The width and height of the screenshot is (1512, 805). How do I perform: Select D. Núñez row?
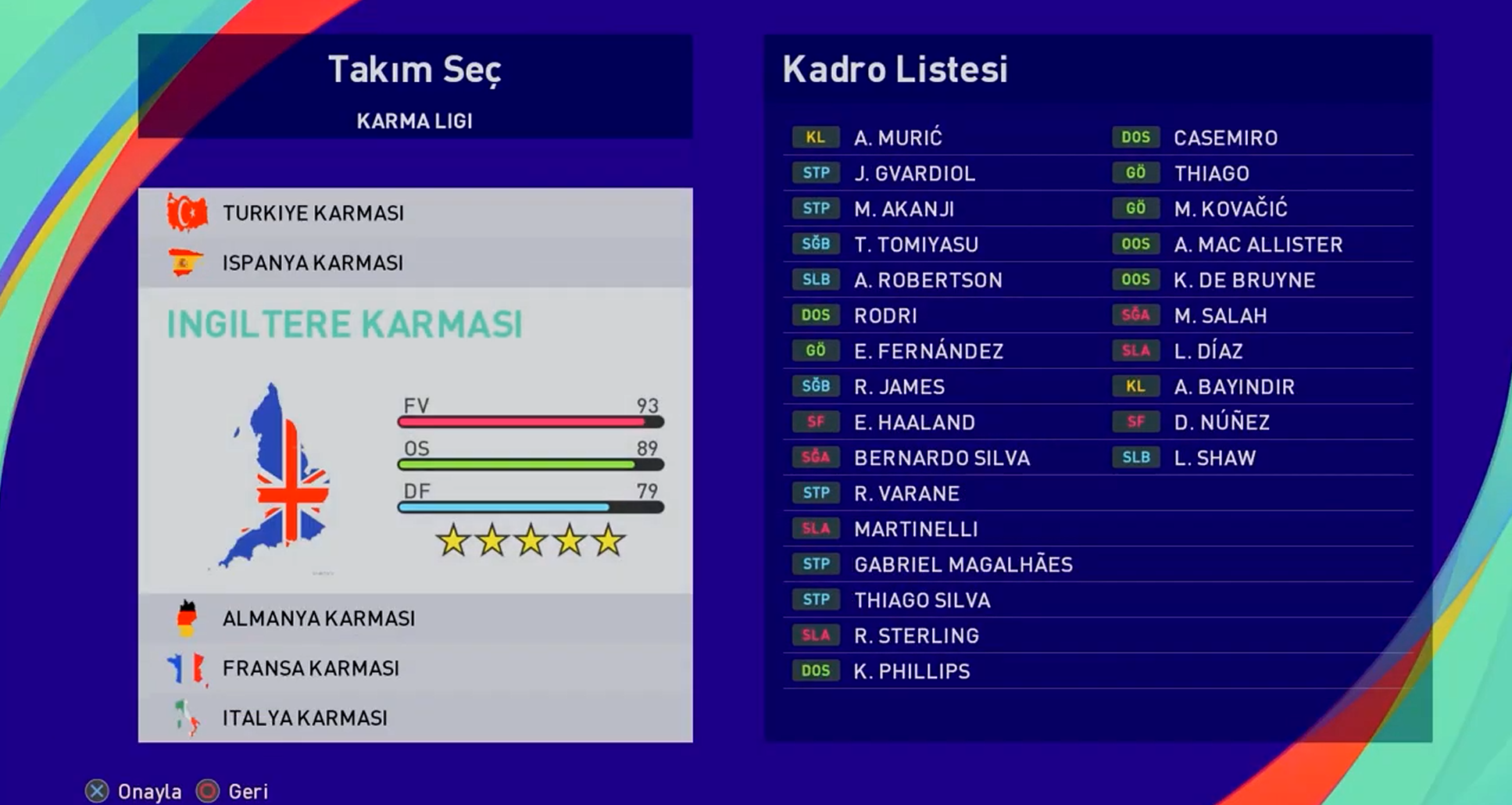[1221, 423]
